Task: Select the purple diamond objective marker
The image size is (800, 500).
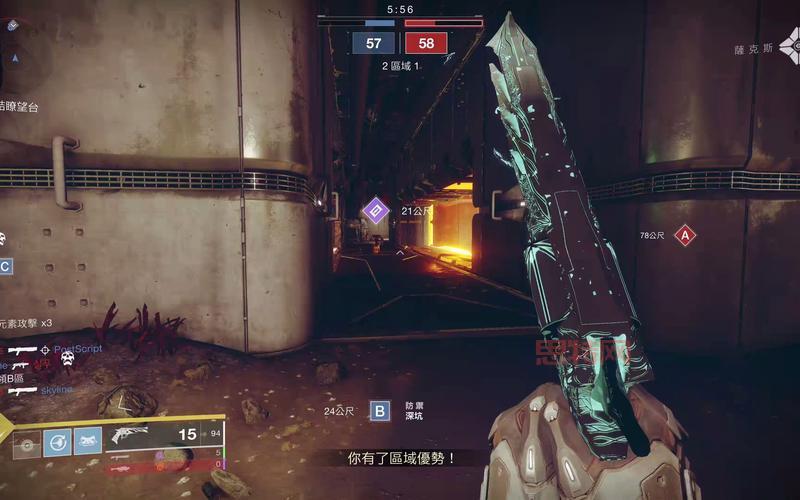Action: [375, 210]
